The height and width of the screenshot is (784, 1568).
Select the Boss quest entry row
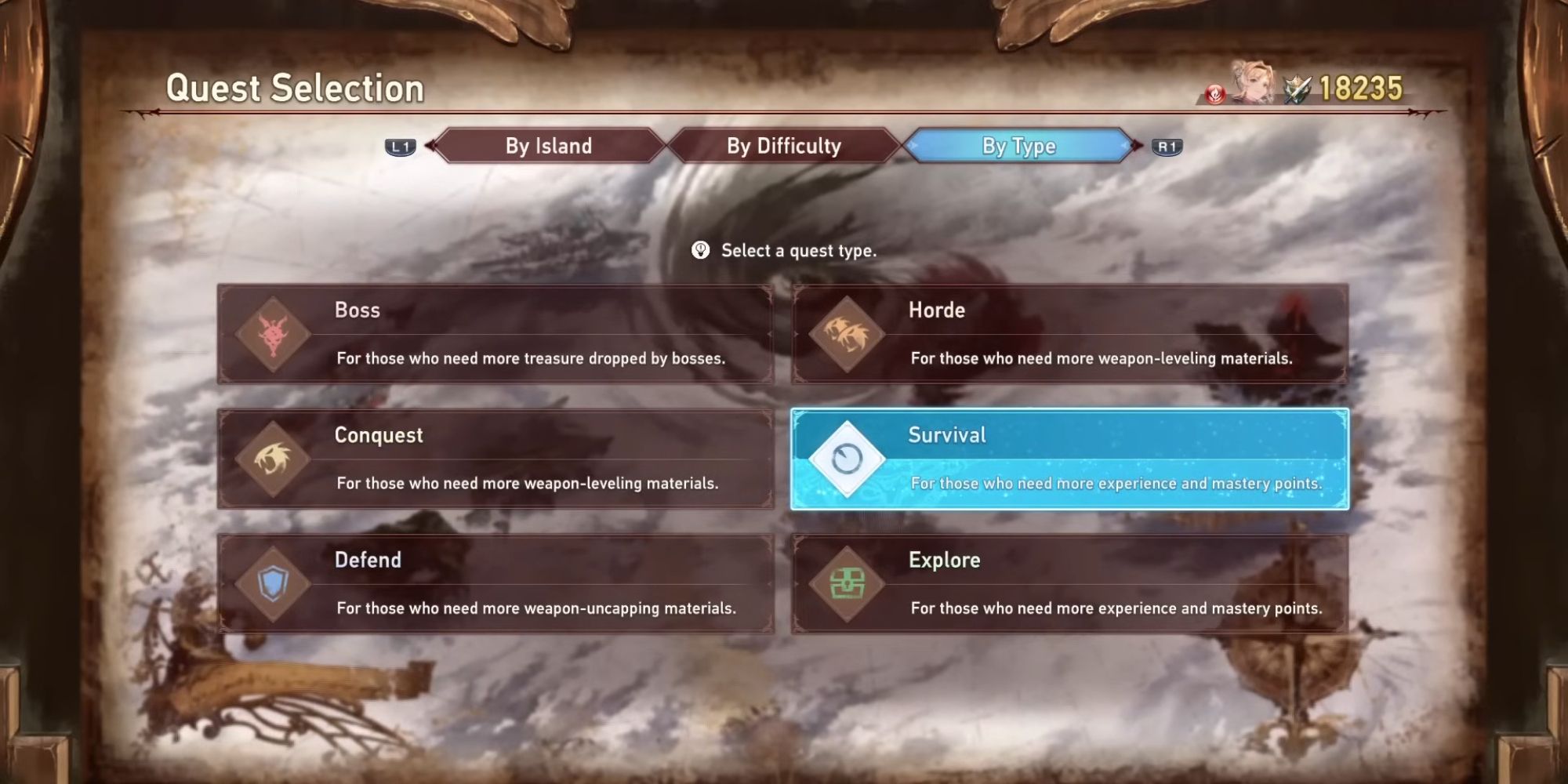(x=494, y=333)
